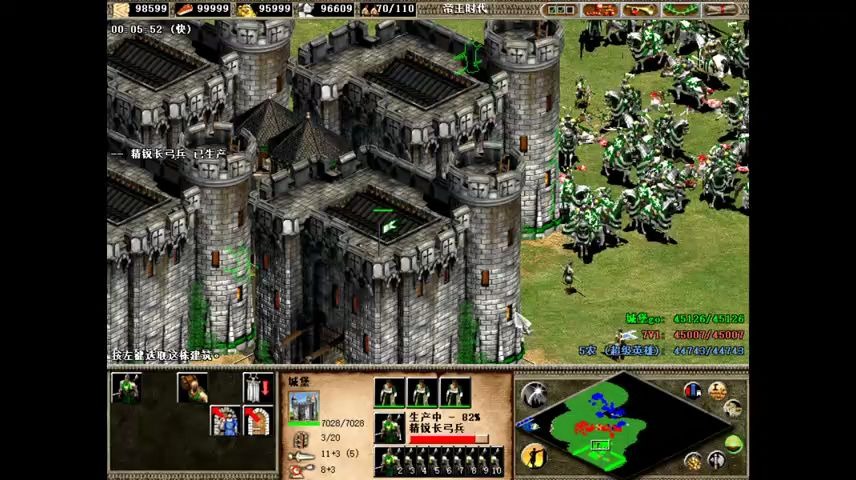Click the idle villager button
The width and height of the screenshot is (856, 480).
click(x=534, y=456)
